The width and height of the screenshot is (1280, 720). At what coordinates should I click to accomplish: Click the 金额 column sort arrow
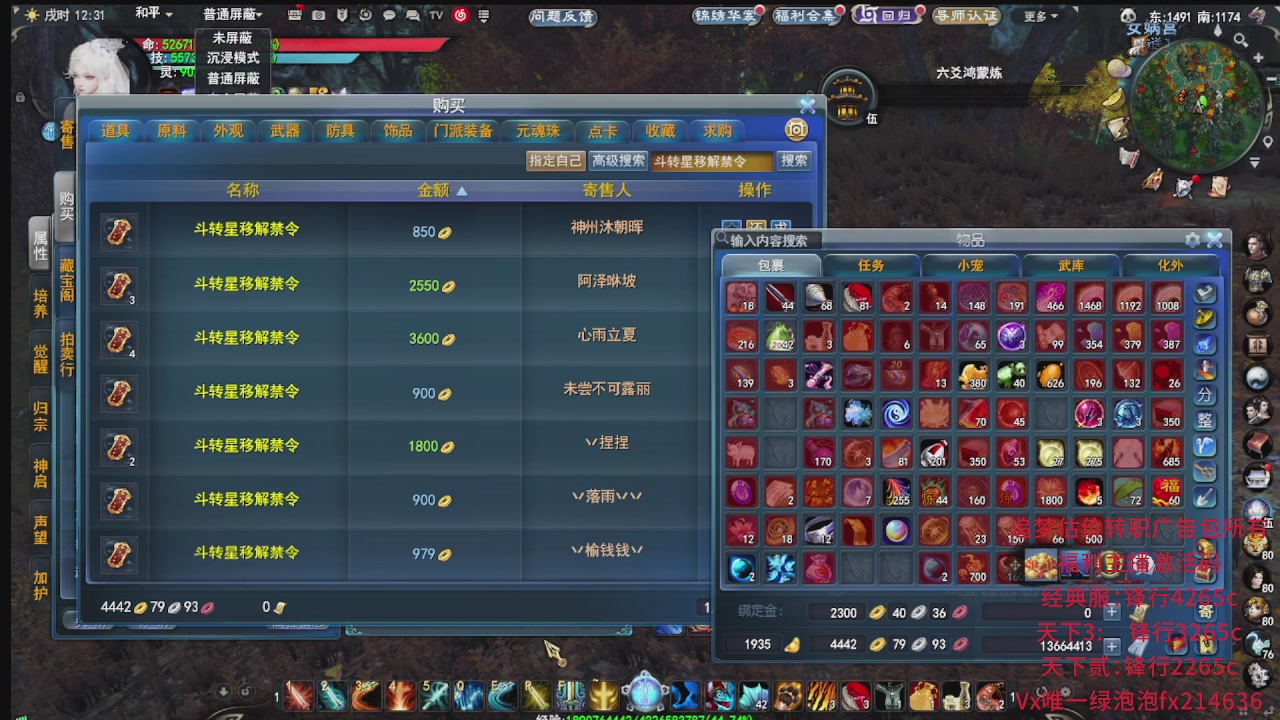(x=461, y=192)
